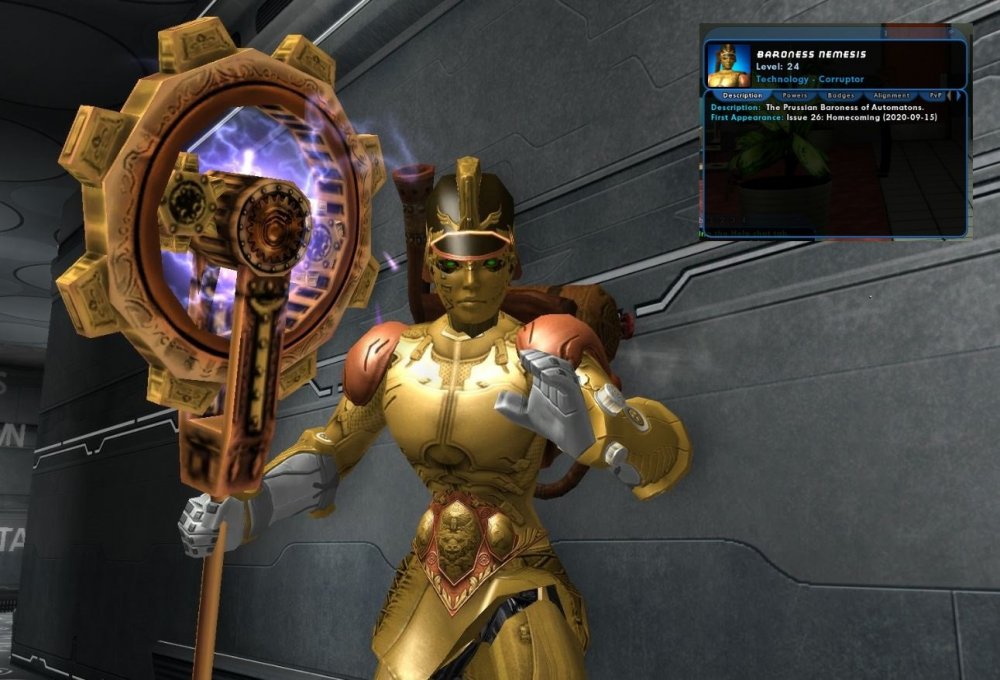
Task: Click Baroness Nemesis portrait thumbnail
Action: [x=729, y=65]
